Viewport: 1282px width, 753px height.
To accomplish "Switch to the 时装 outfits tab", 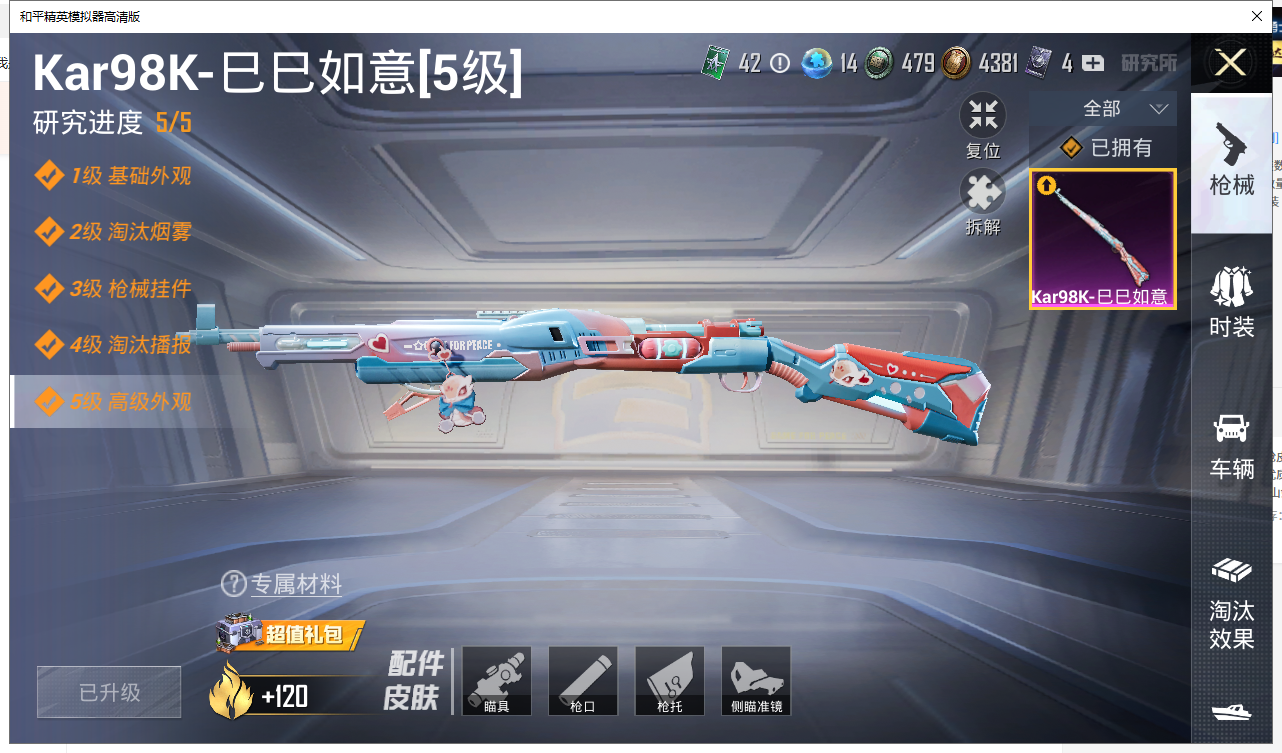I will [x=1231, y=302].
